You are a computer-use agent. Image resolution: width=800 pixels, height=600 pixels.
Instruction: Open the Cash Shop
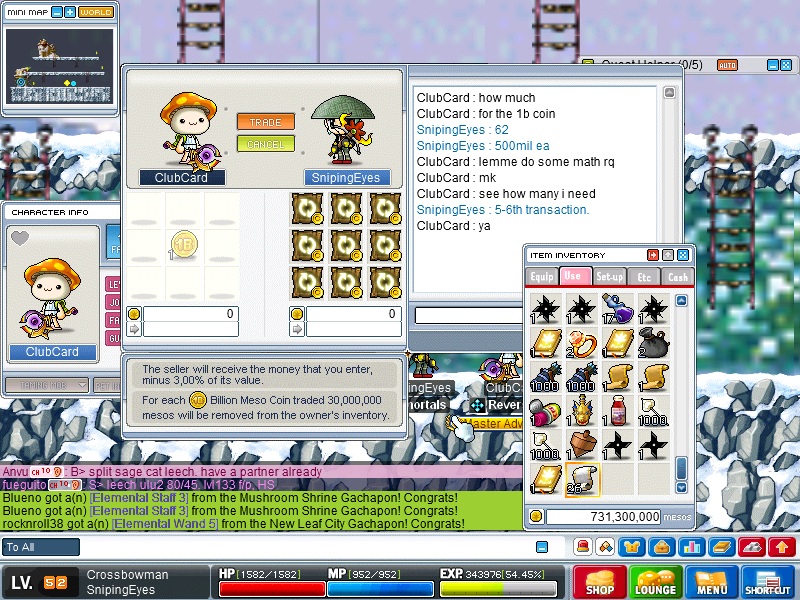click(599, 582)
